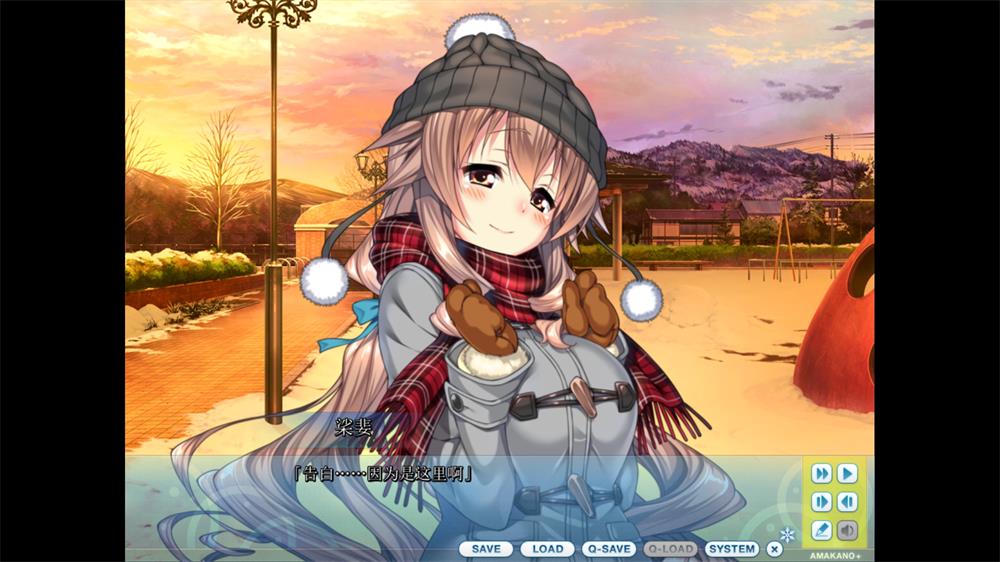
Task: Start auto-play with the single arrow button
Action: point(847,473)
